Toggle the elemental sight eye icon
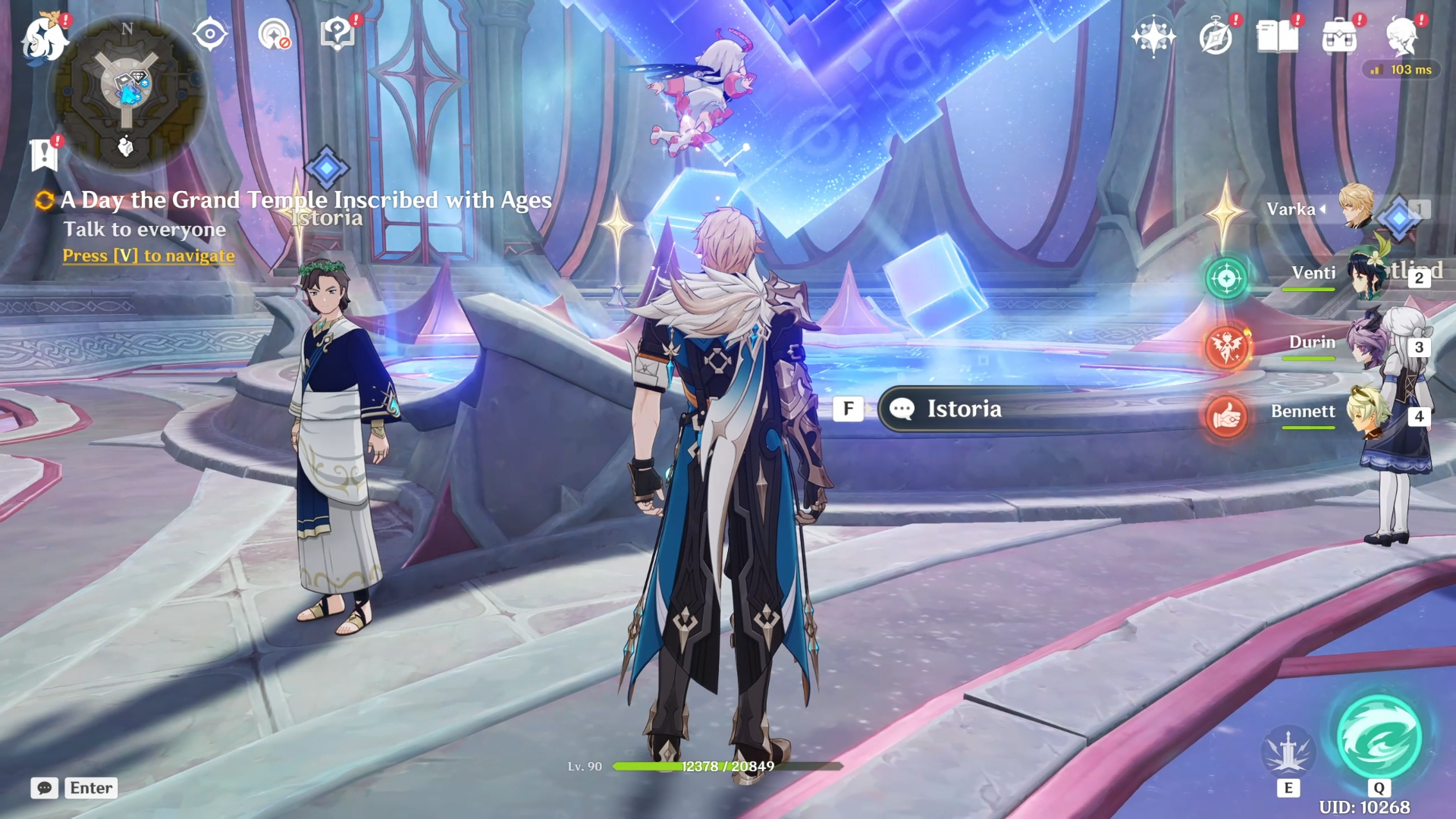1456x819 pixels. coord(210,34)
